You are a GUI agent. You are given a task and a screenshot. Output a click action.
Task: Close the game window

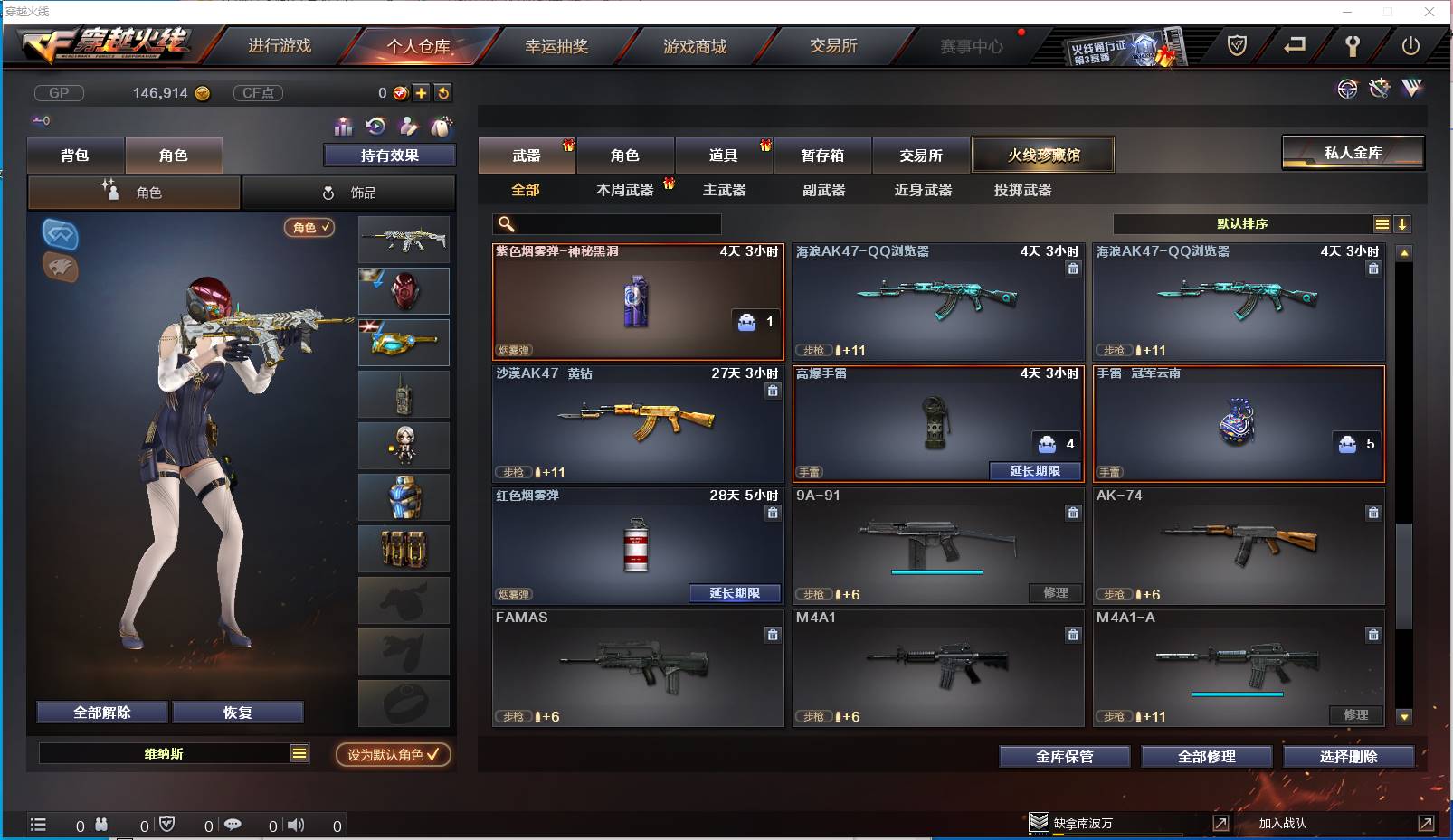coord(1429,12)
